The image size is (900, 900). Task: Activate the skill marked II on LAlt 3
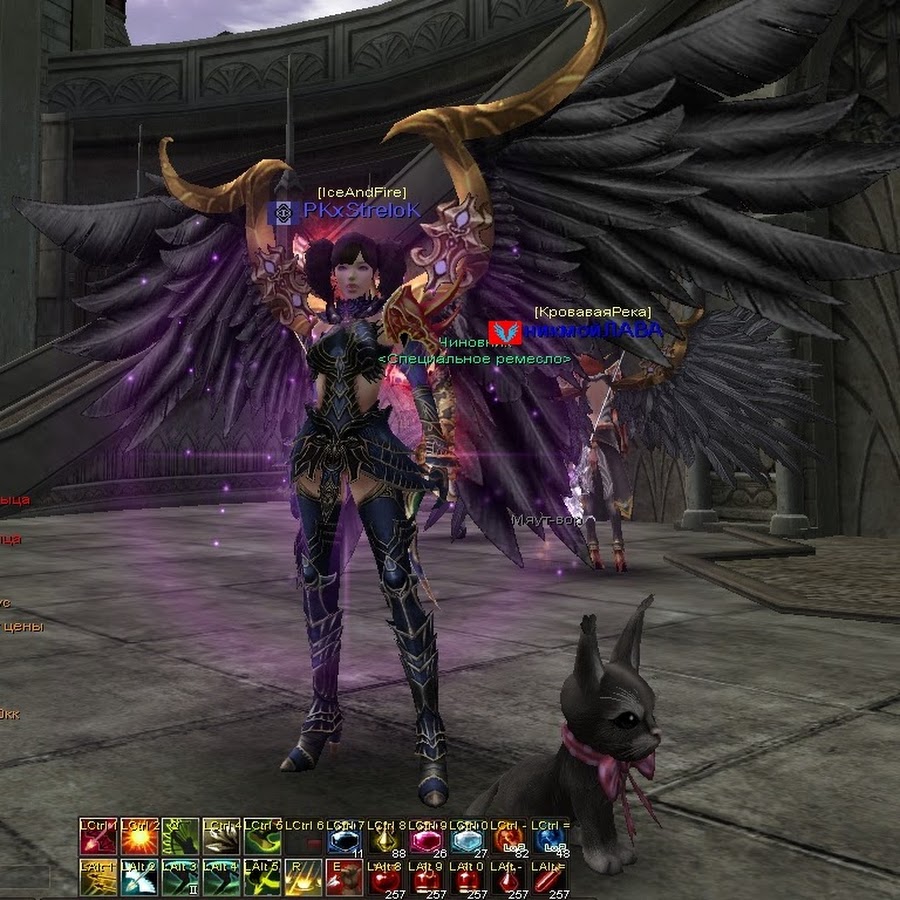[x=181, y=878]
